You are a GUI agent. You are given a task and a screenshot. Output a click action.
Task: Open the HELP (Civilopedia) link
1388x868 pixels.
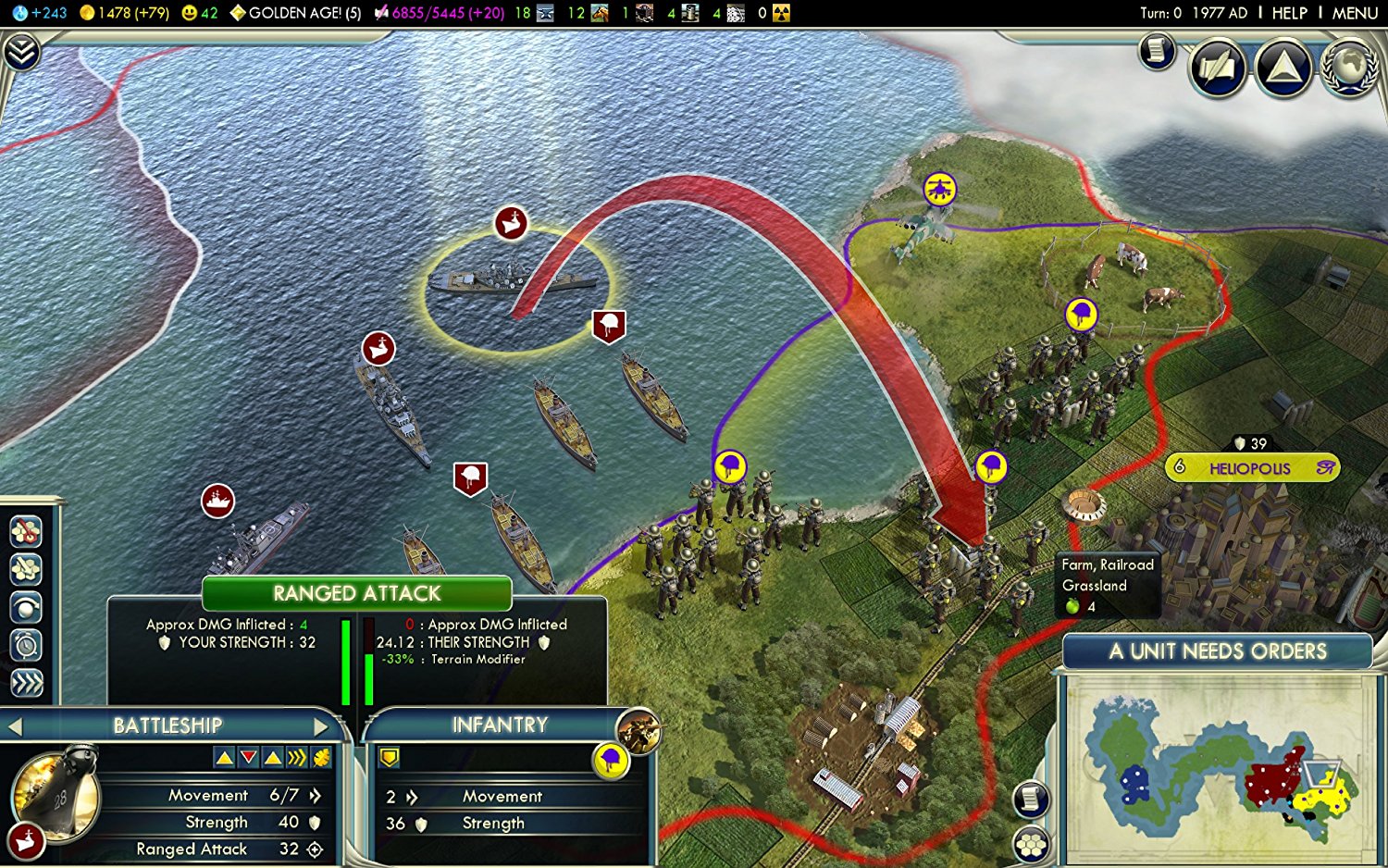pyautogui.click(x=1289, y=13)
